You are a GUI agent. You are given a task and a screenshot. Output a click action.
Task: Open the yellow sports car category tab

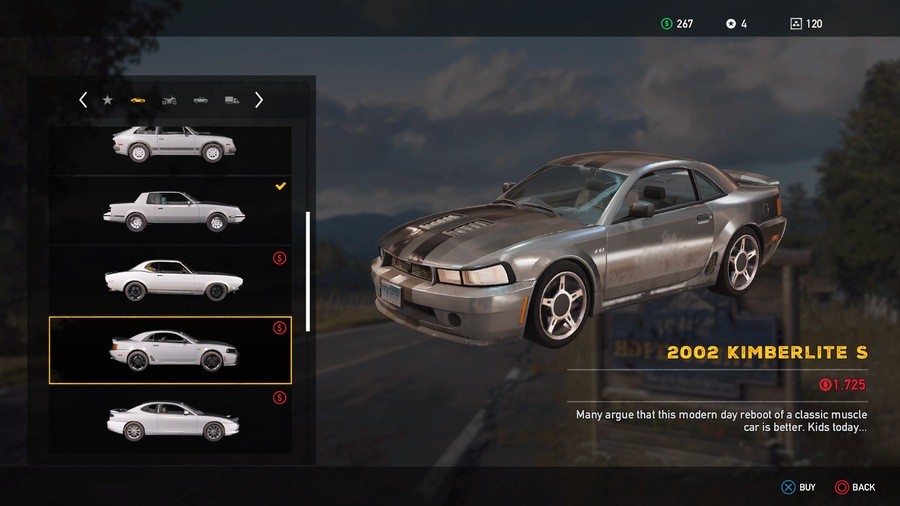(x=137, y=100)
